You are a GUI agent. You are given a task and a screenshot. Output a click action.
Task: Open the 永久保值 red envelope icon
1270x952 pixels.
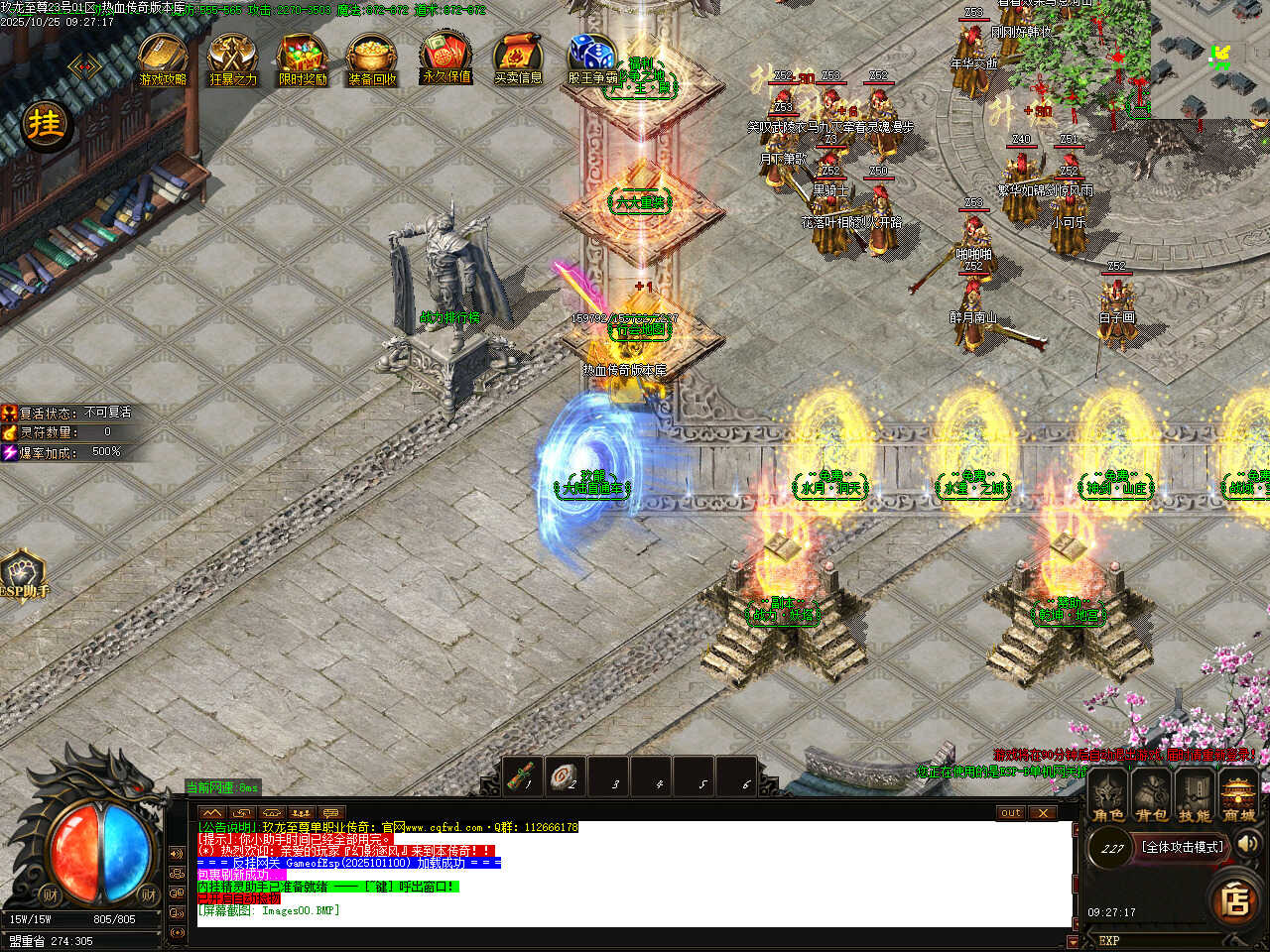[446, 58]
